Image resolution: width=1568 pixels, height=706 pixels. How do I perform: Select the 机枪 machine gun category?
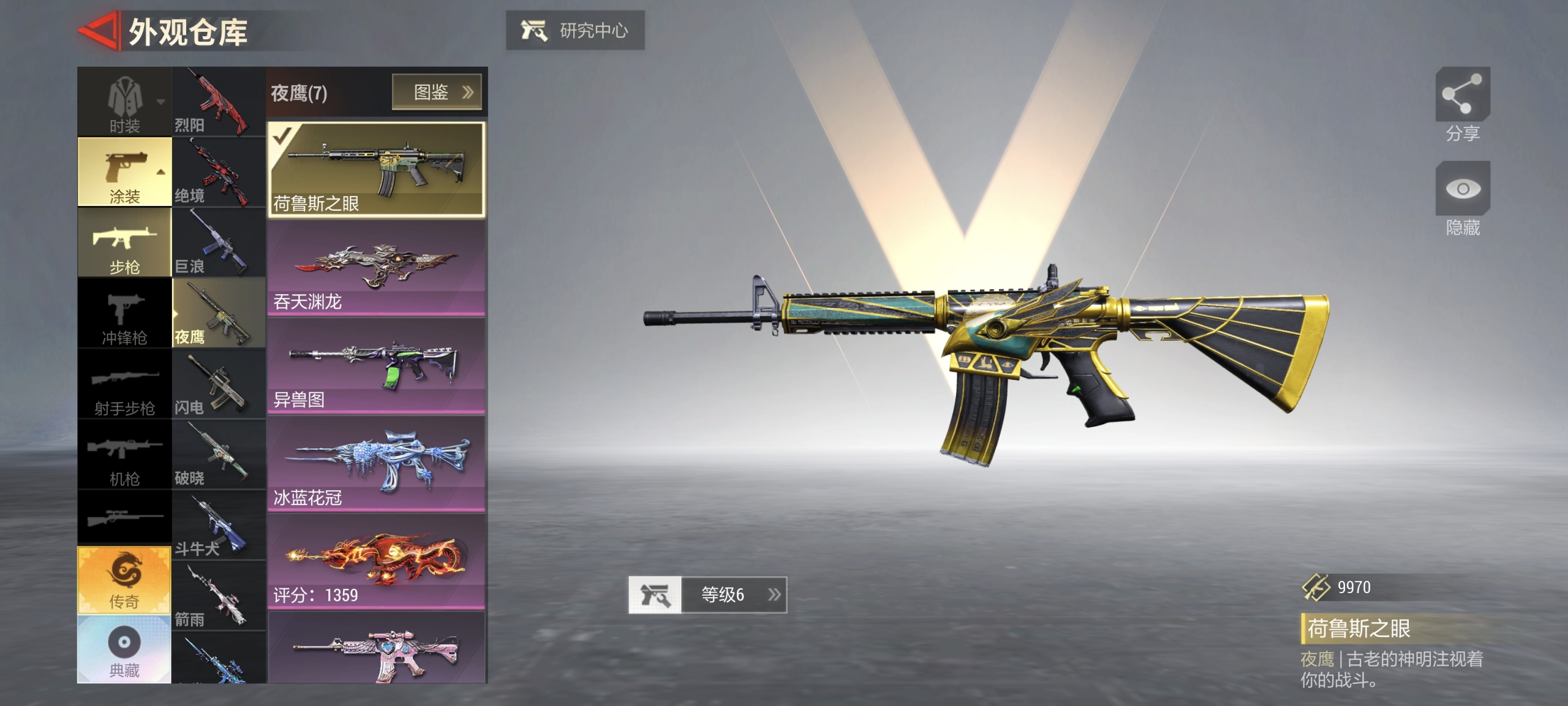point(124,455)
